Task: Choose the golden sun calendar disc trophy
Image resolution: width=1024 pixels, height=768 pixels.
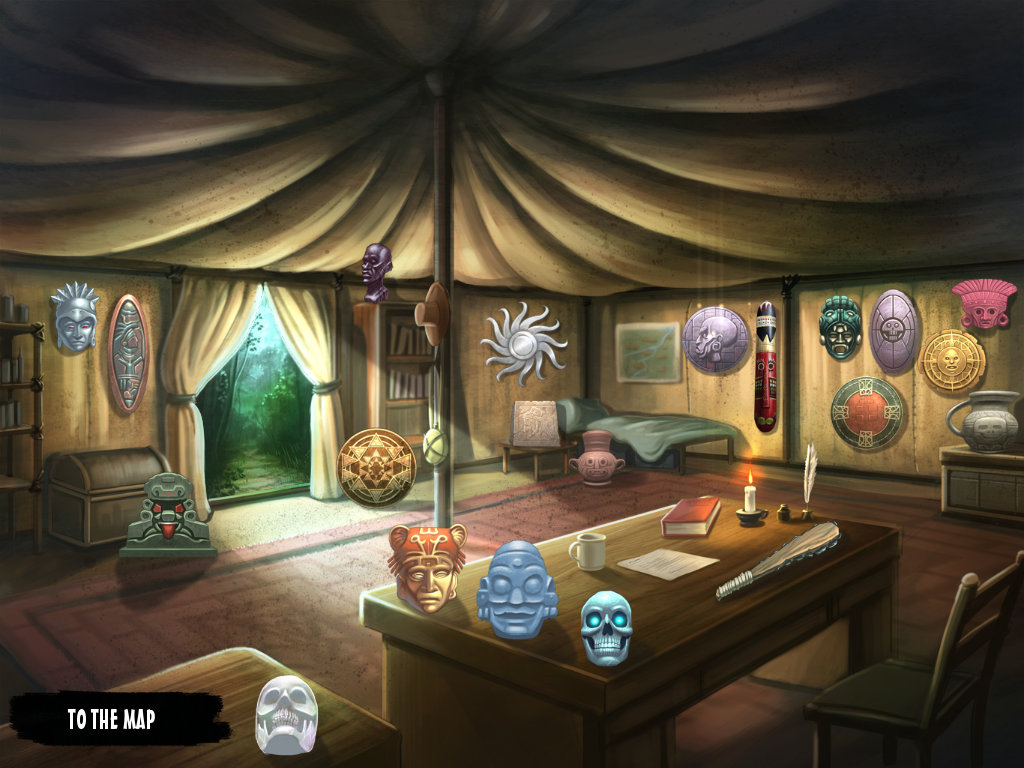Action: (x=951, y=360)
